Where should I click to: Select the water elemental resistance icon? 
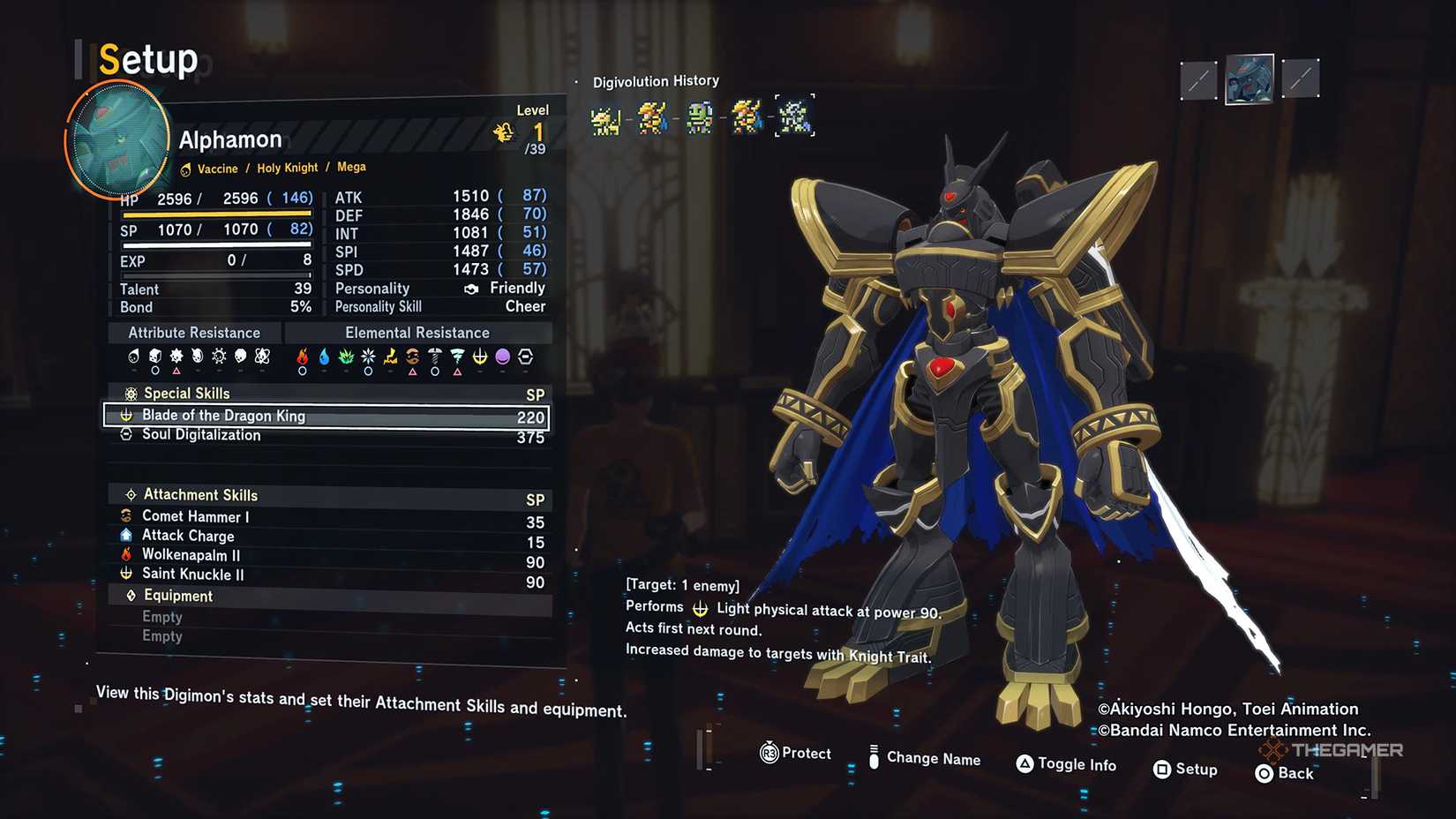[x=324, y=357]
